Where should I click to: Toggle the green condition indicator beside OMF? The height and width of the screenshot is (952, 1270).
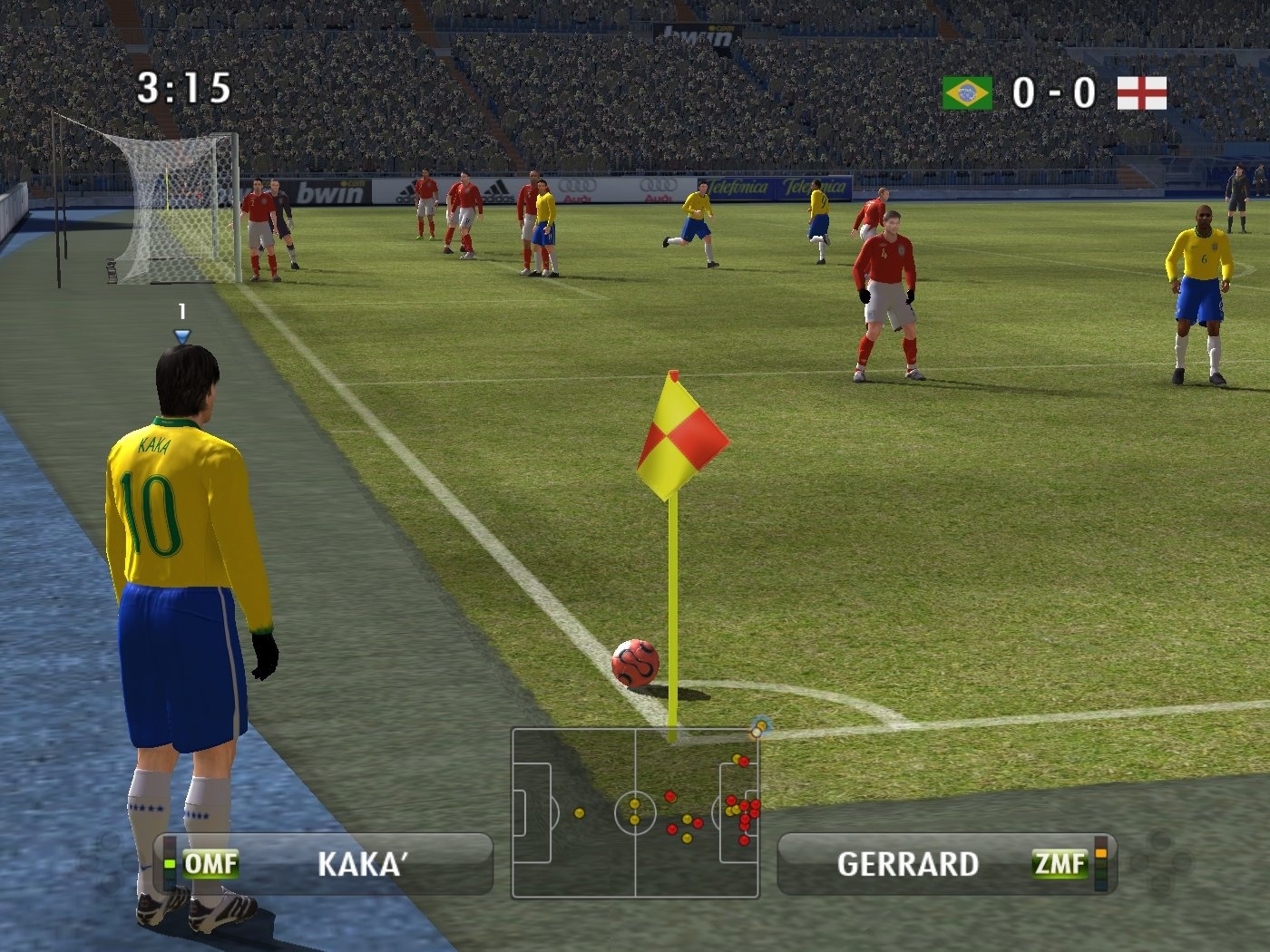pos(169,863)
